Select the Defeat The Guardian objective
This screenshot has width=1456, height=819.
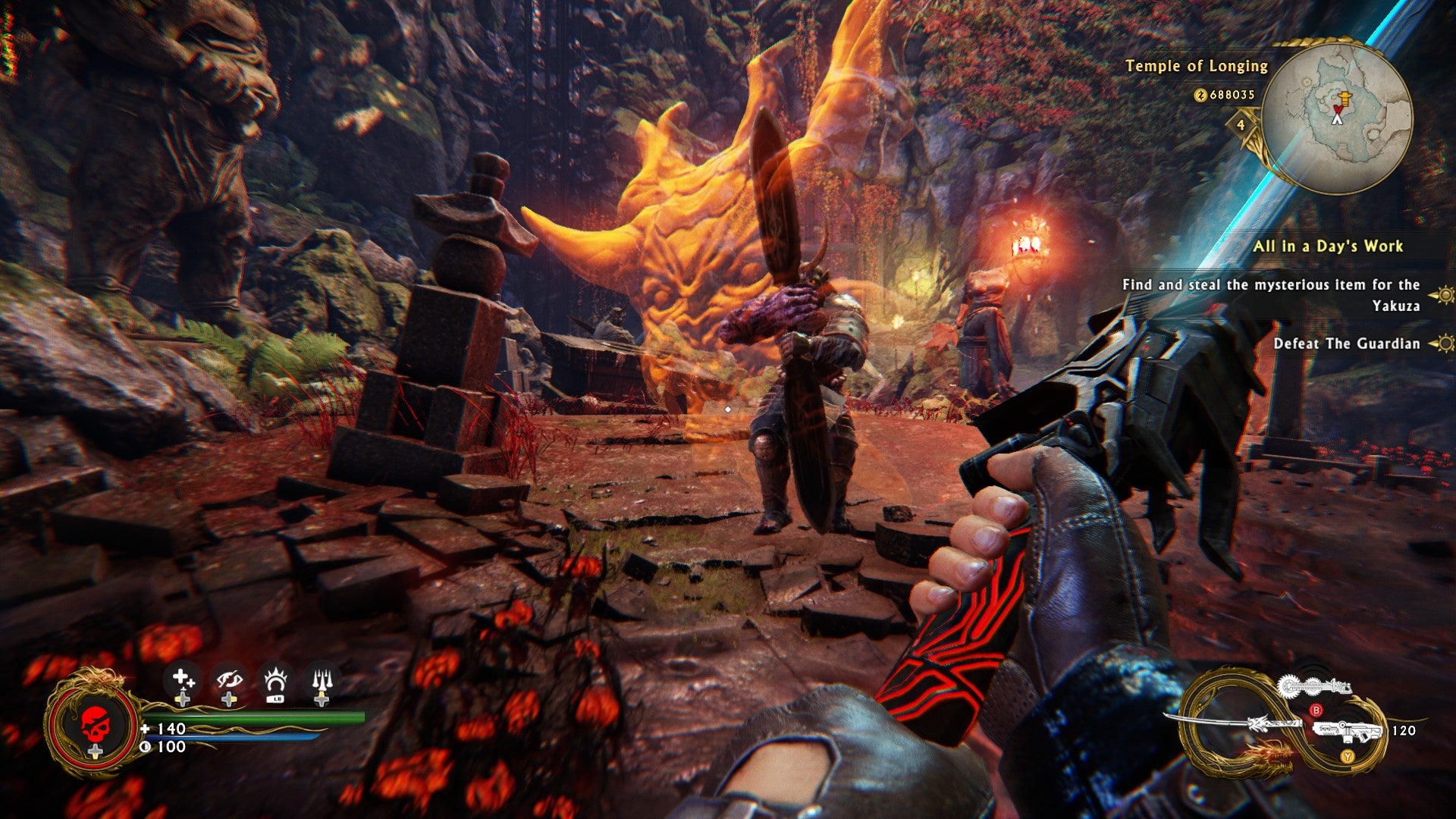1346,344
